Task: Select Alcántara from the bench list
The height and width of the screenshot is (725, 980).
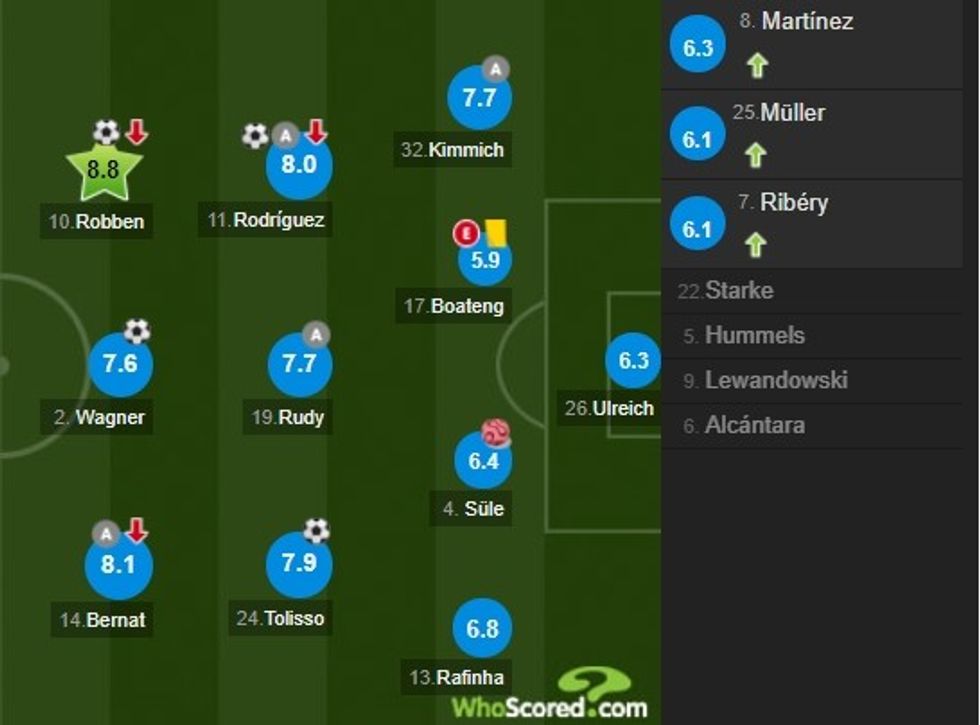Action: pyautogui.click(x=754, y=425)
